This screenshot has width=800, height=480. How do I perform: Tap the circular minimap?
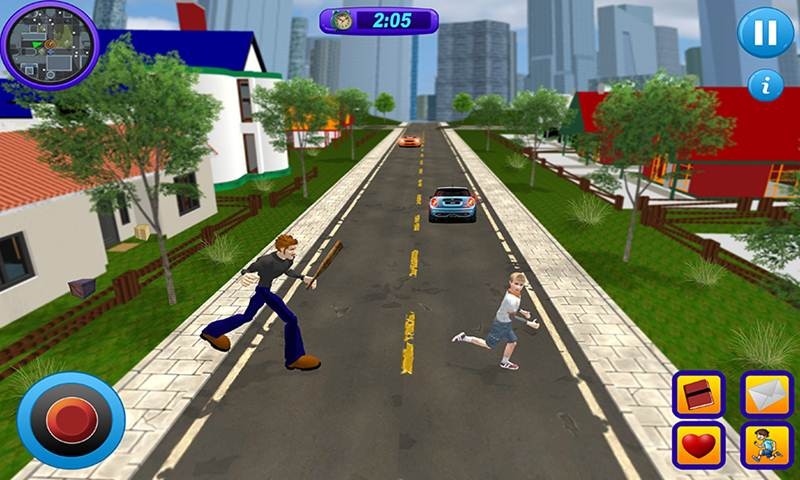click(48, 44)
